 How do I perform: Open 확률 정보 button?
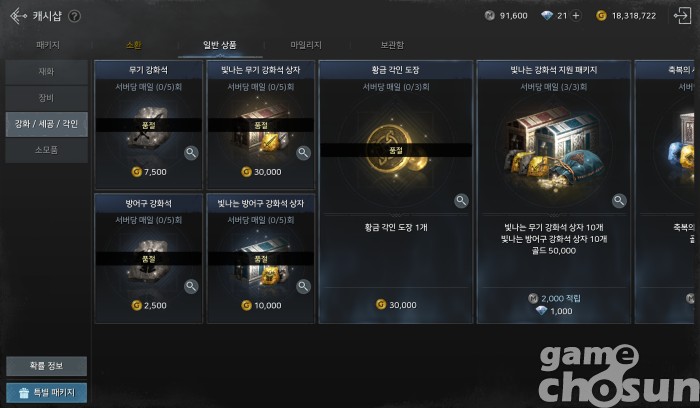tap(46, 366)
